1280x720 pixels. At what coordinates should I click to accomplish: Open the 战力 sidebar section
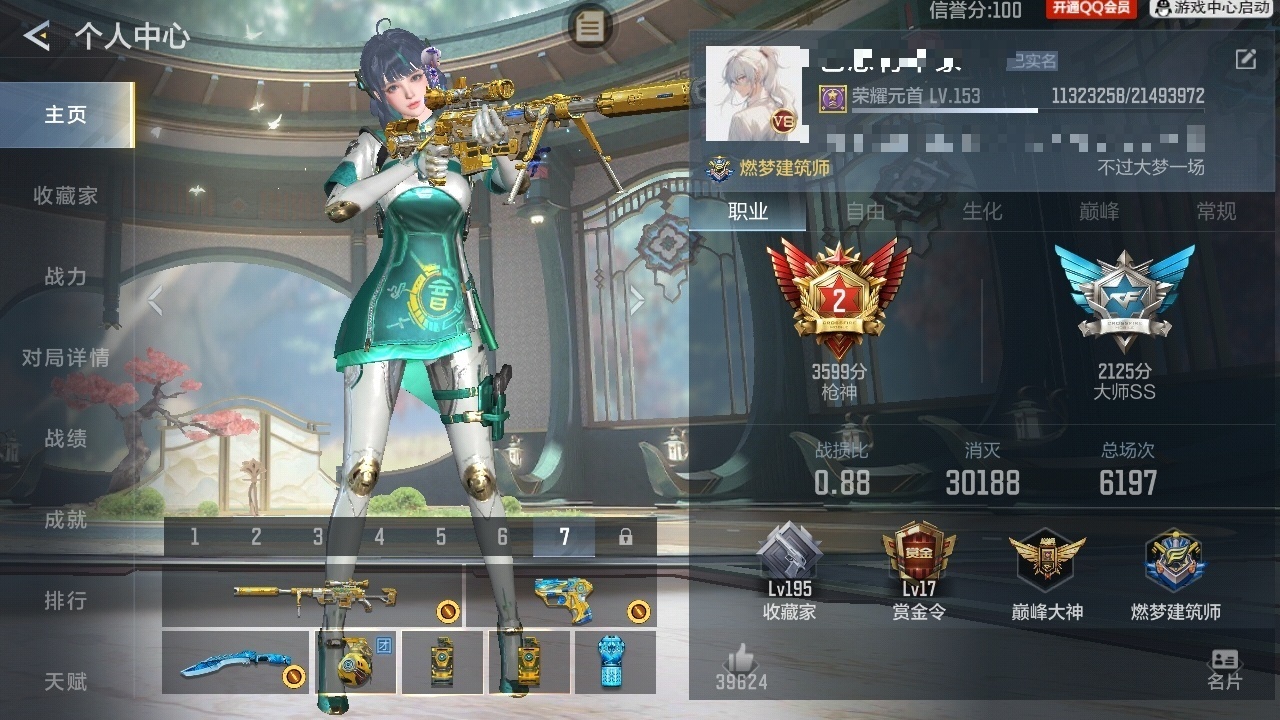[66, 277]
